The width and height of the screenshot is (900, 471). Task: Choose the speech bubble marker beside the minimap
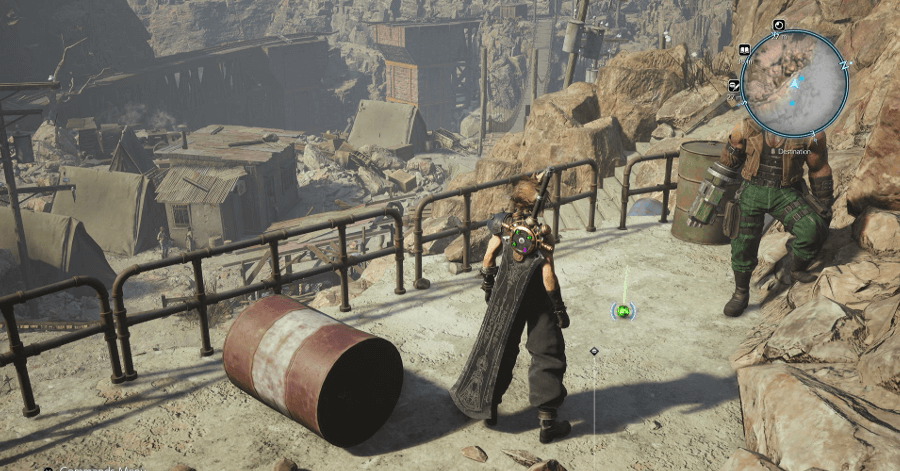pyautogui.click(x=734, y=86)
